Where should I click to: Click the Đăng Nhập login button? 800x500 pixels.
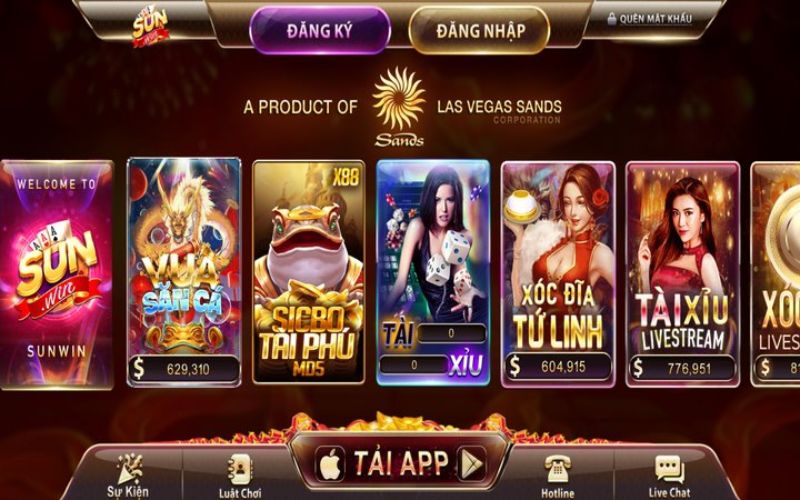[x=479, y=30]
